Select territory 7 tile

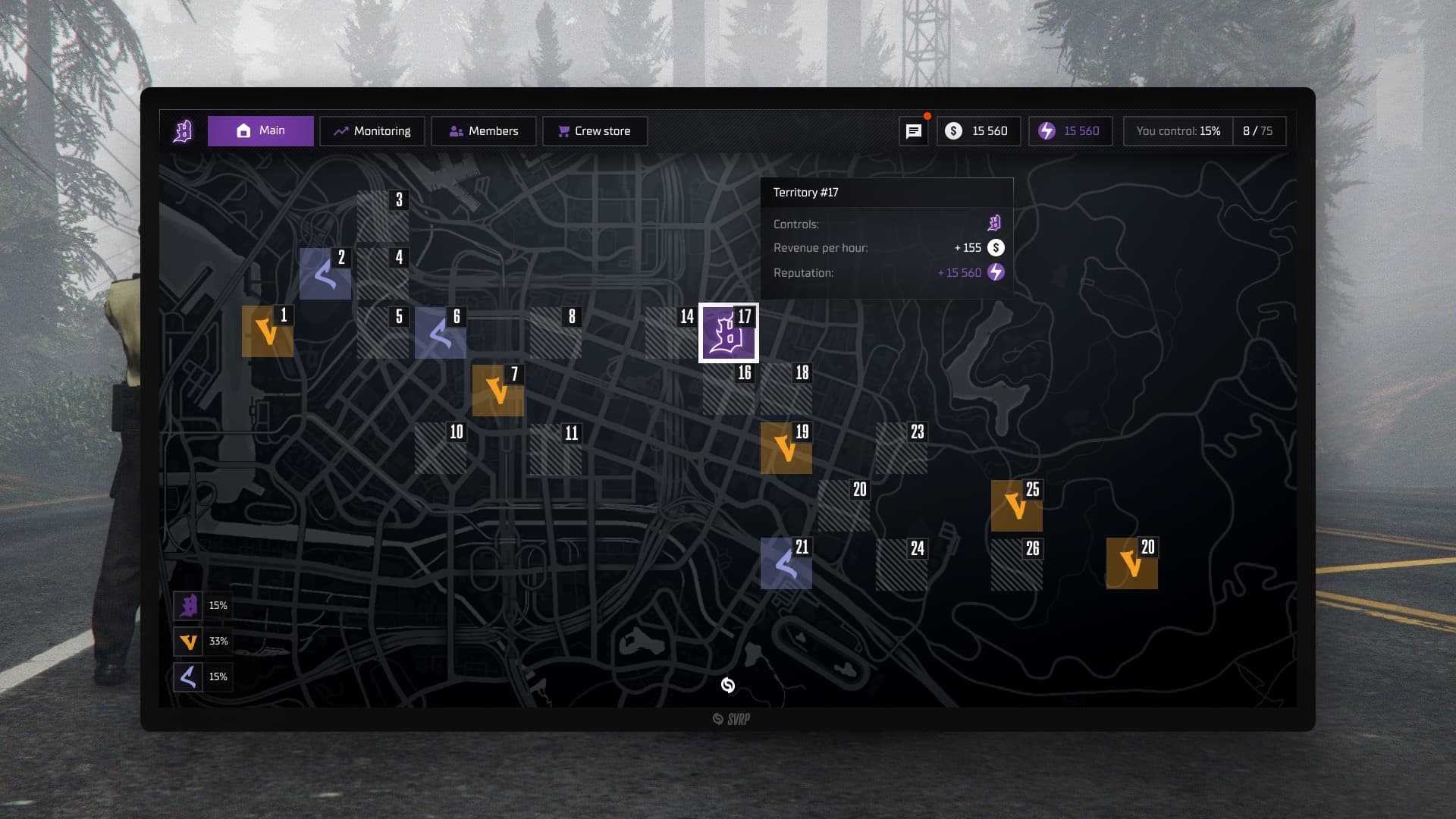coord(497,391)
